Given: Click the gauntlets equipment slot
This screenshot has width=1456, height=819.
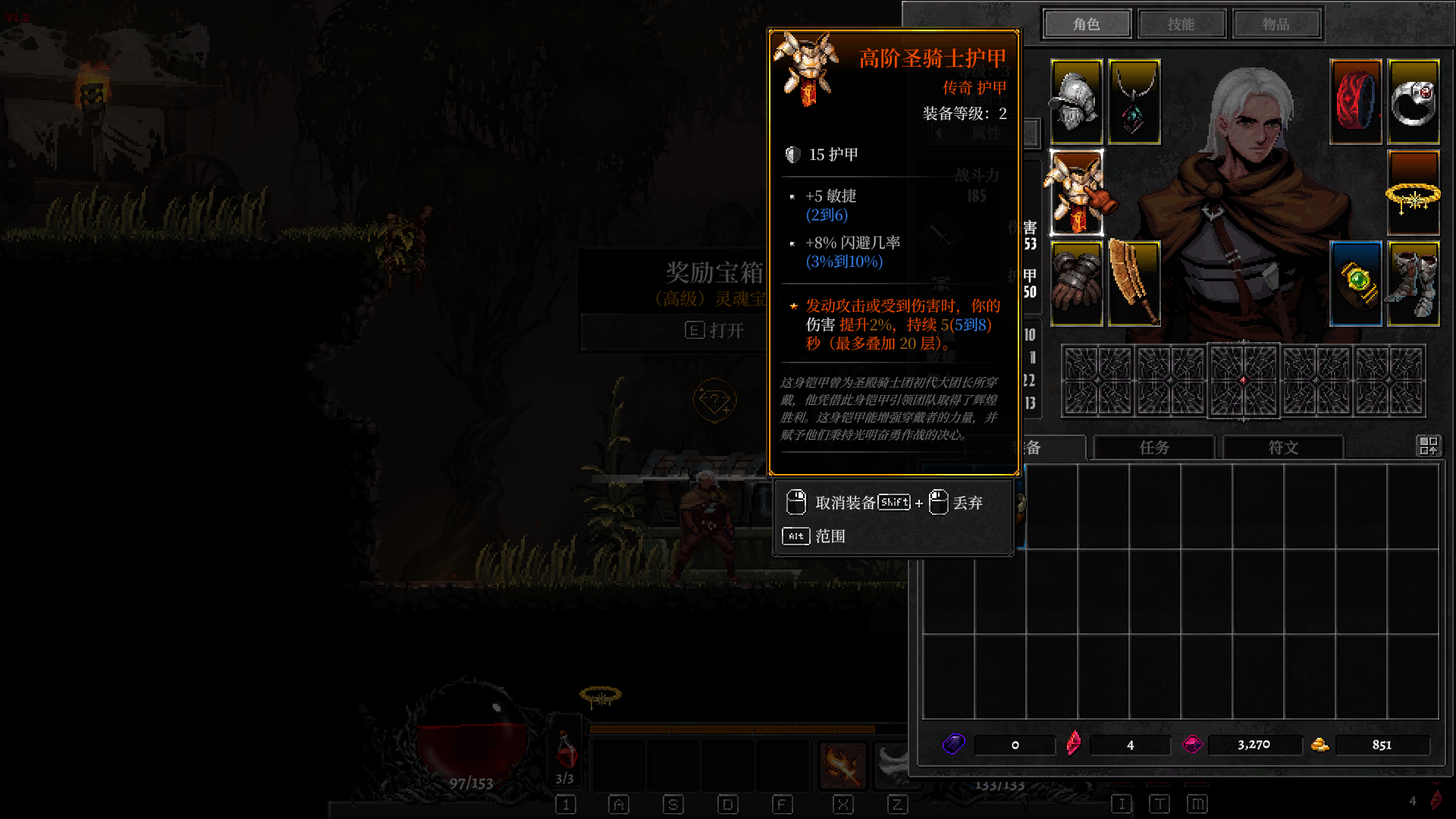Looking at the screenshot, I should (1077, 282).
